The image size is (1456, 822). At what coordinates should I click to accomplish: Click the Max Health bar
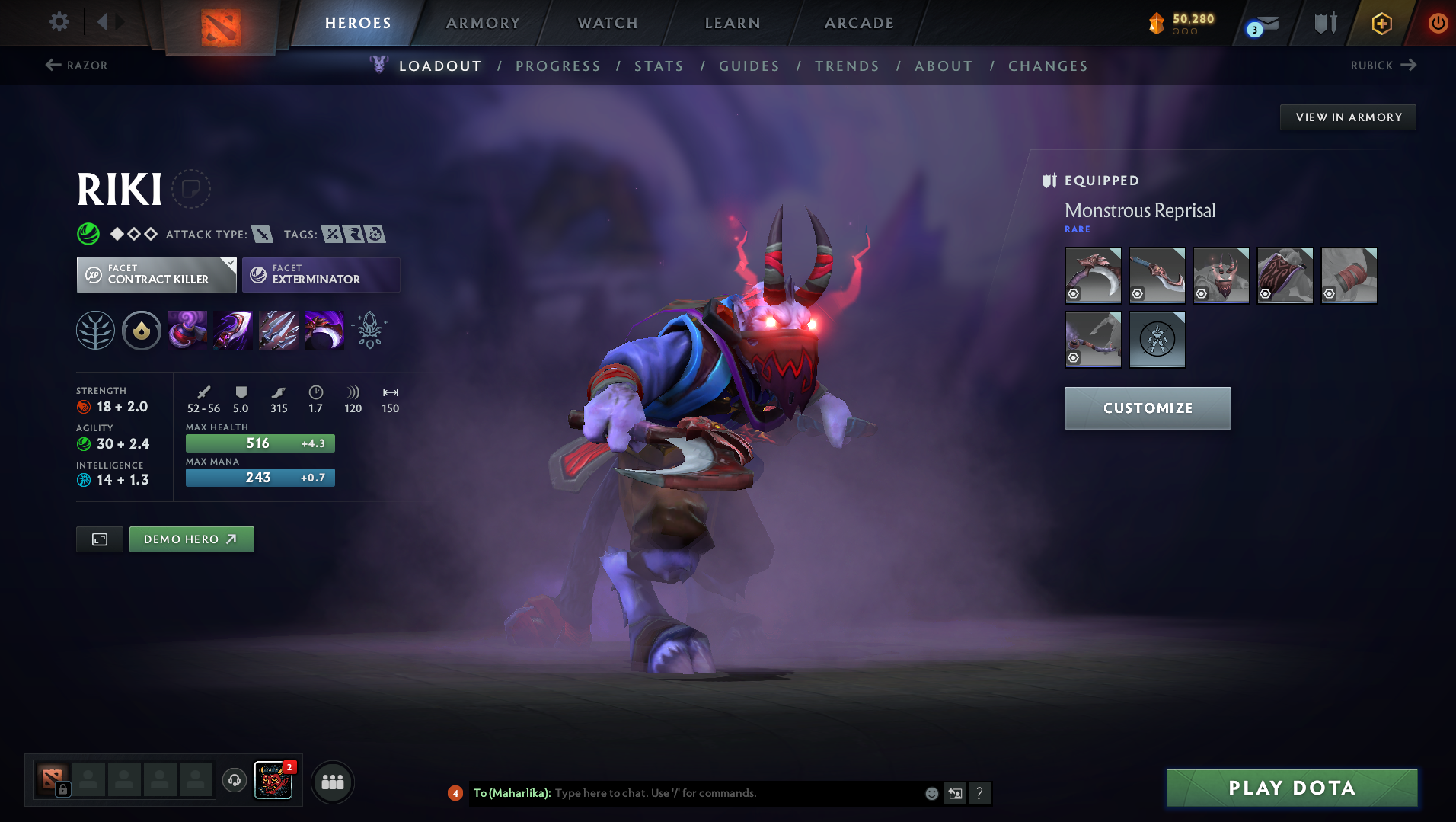click(x=260, y=443)
